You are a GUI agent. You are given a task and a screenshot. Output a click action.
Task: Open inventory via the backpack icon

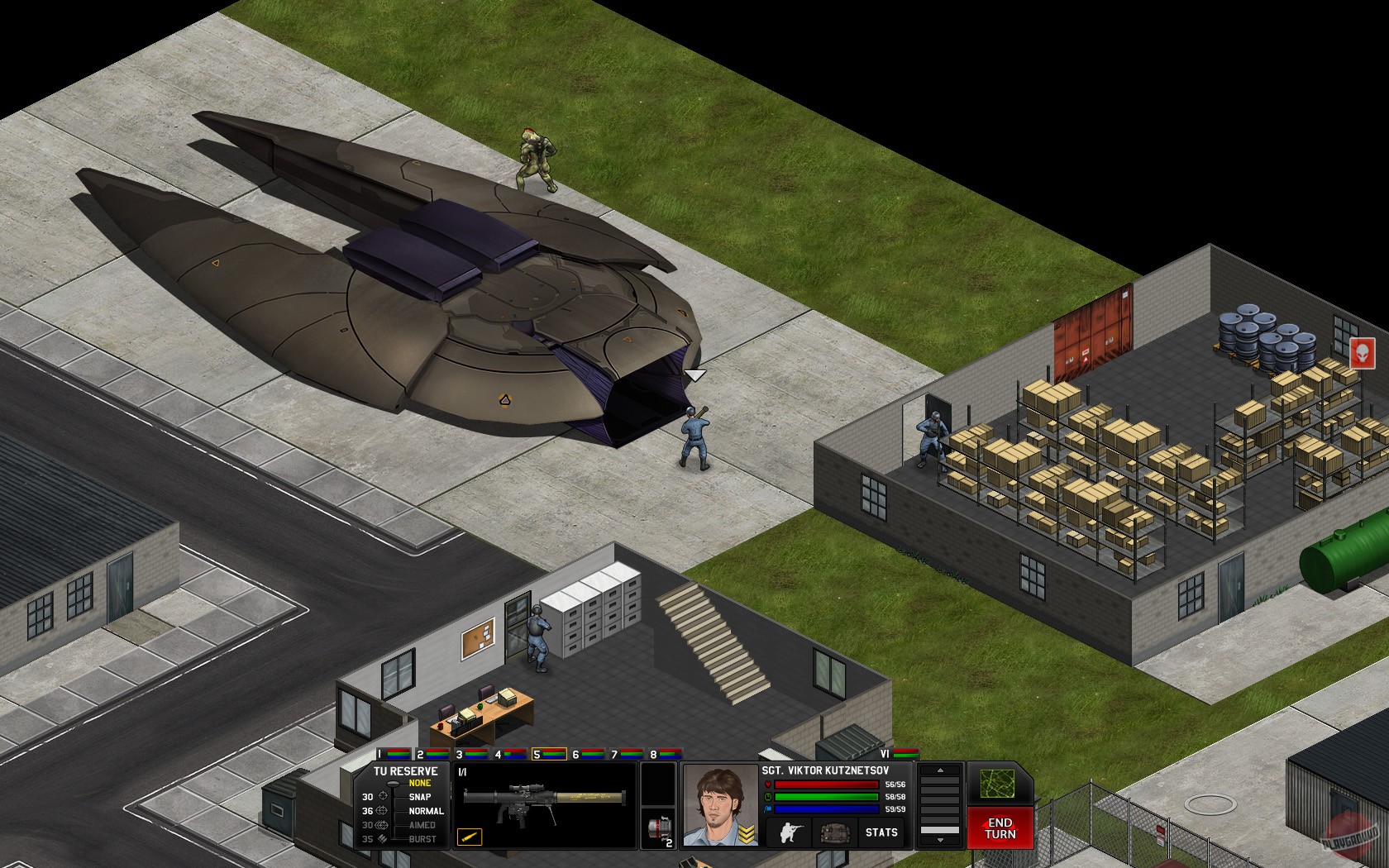[x=835, y=832]
